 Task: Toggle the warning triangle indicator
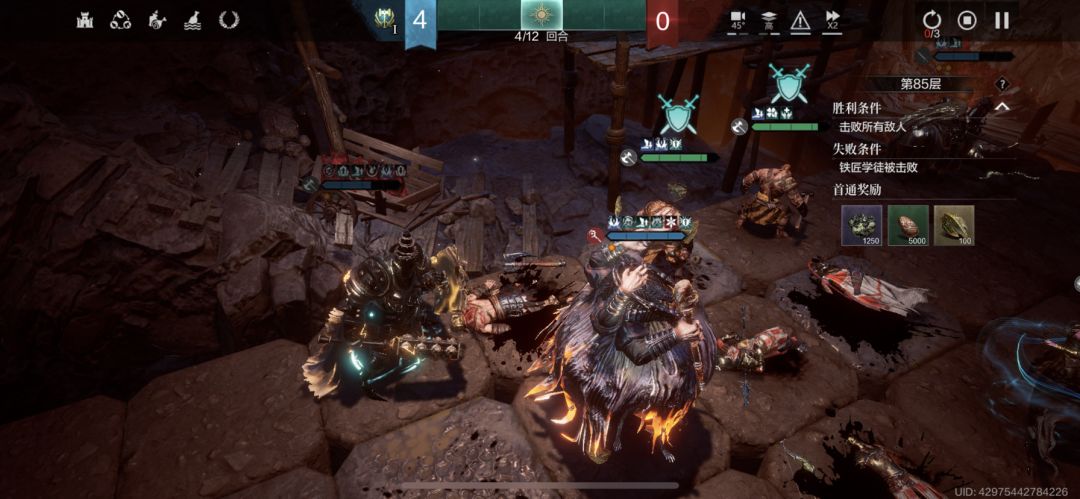coord(800,19)
